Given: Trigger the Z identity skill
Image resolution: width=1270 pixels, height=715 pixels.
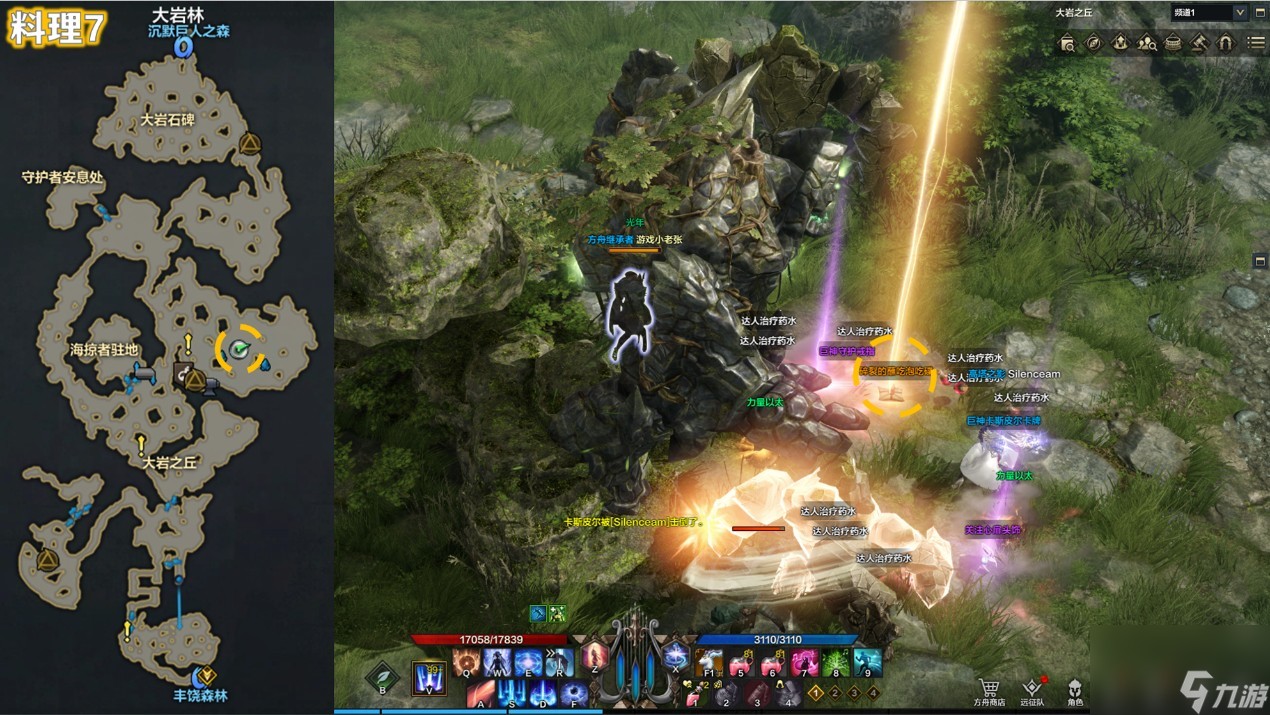Looking at the screenshot, I should click(x=594, y=658).
